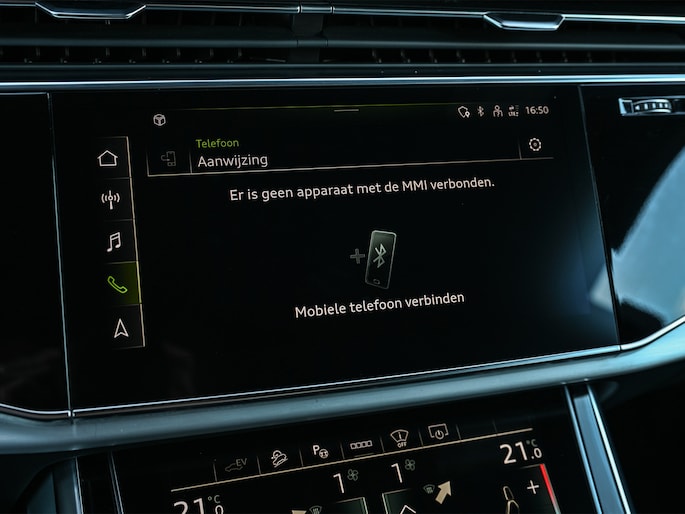Open the navigation arrow menu
Image resolution: width=685 pixels, height=514 pixels.
120,327
